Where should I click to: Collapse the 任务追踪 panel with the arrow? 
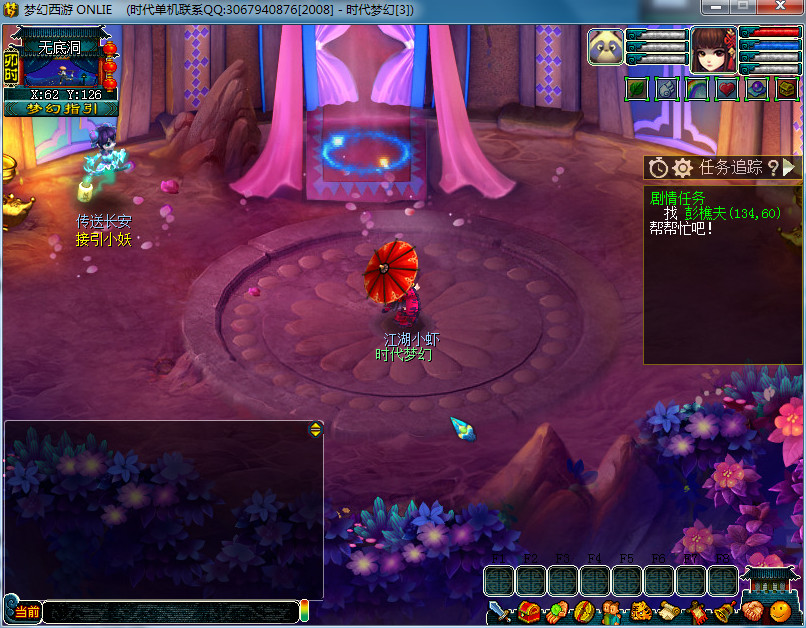[x=788, y=168]
